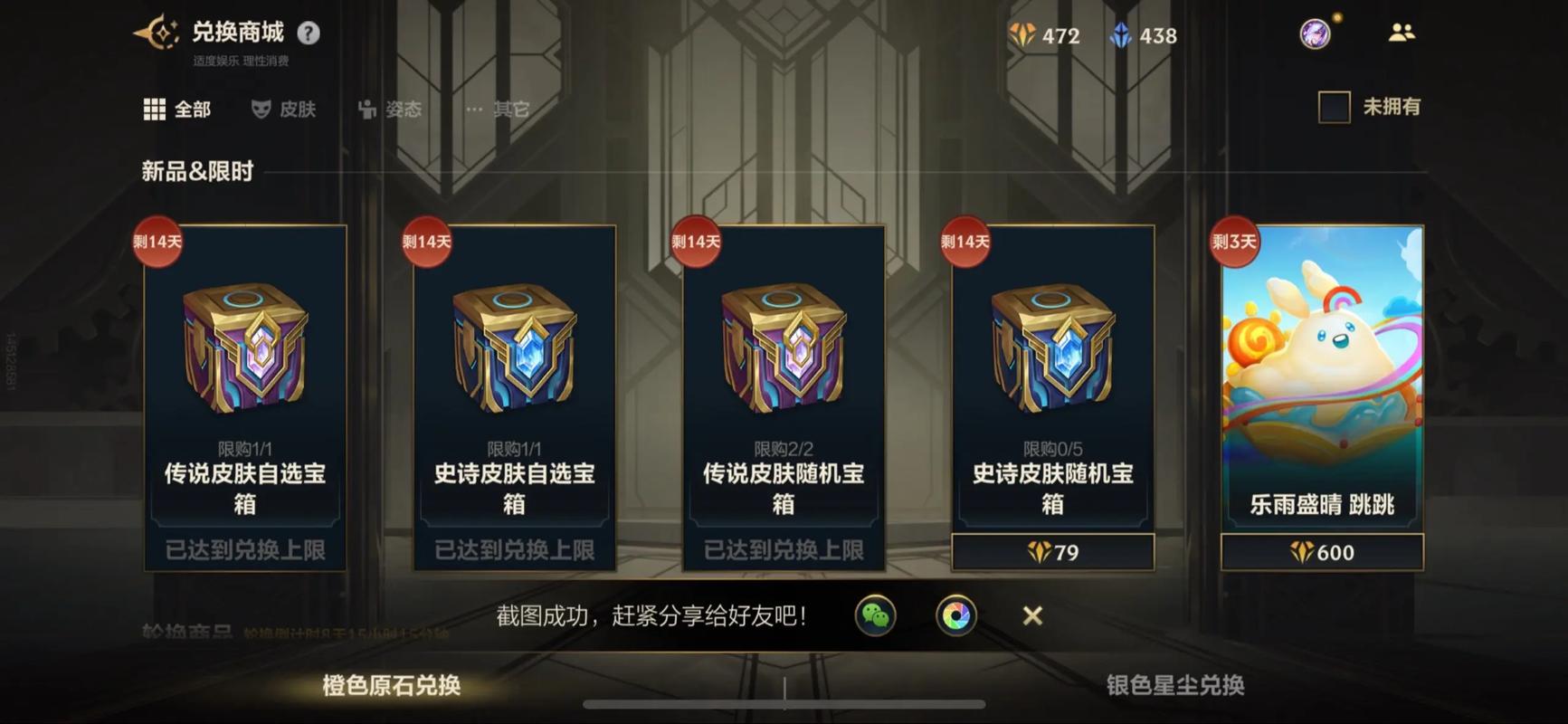Dismiss the screenshot share toast with X
This screenshot has width=1568, height=724.
point(1032,615)
